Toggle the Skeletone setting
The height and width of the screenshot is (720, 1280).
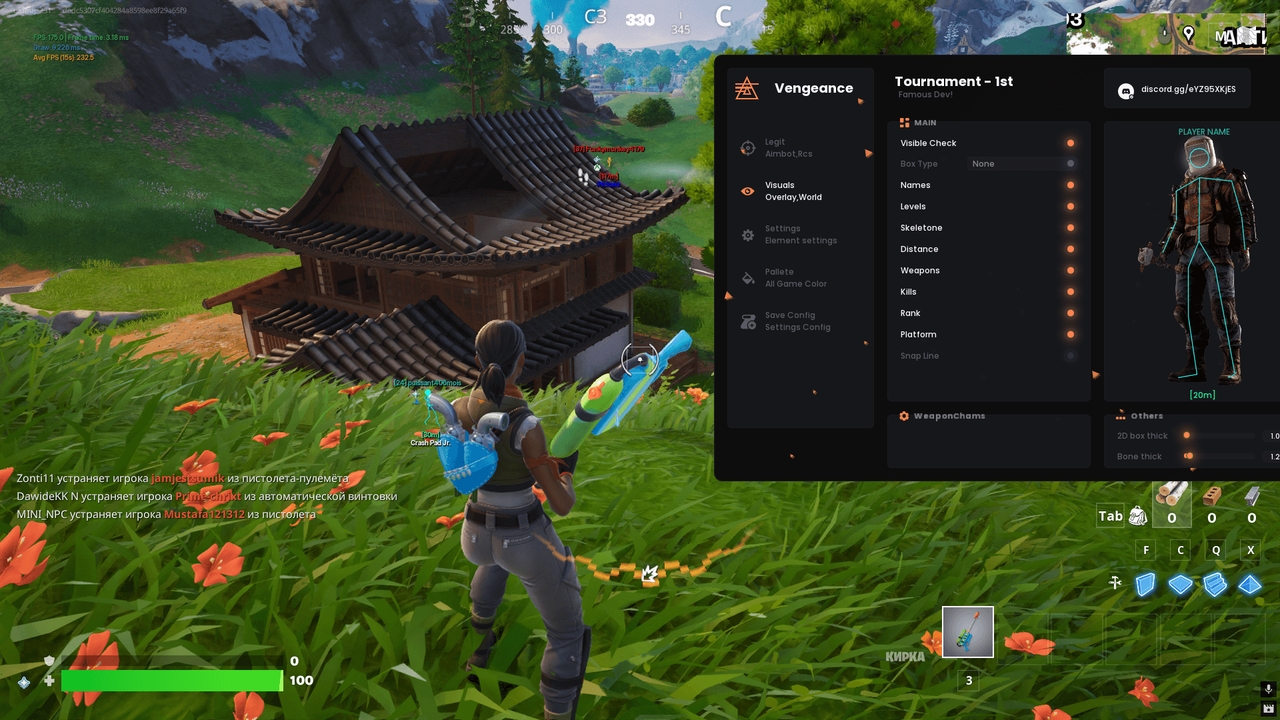[x=1070, y=227]
